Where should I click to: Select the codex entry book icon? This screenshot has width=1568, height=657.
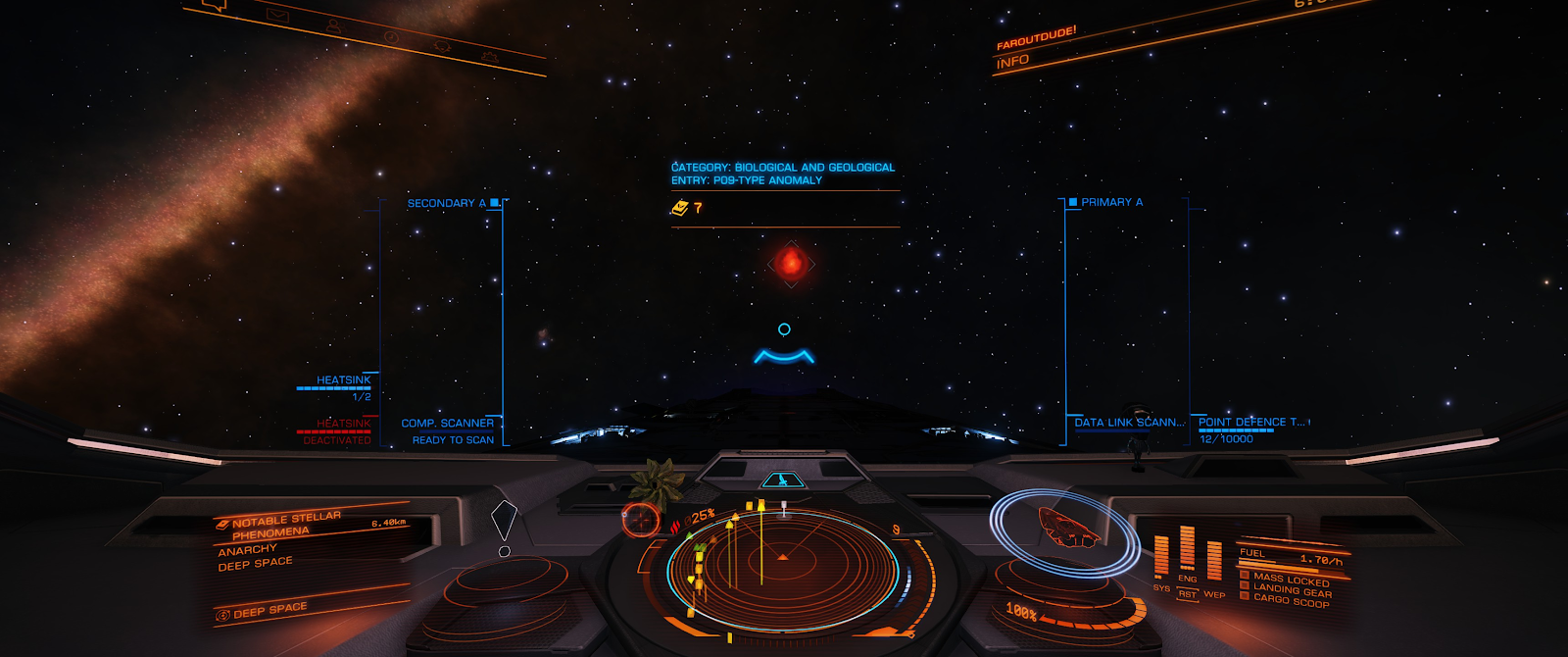[679, 208]
